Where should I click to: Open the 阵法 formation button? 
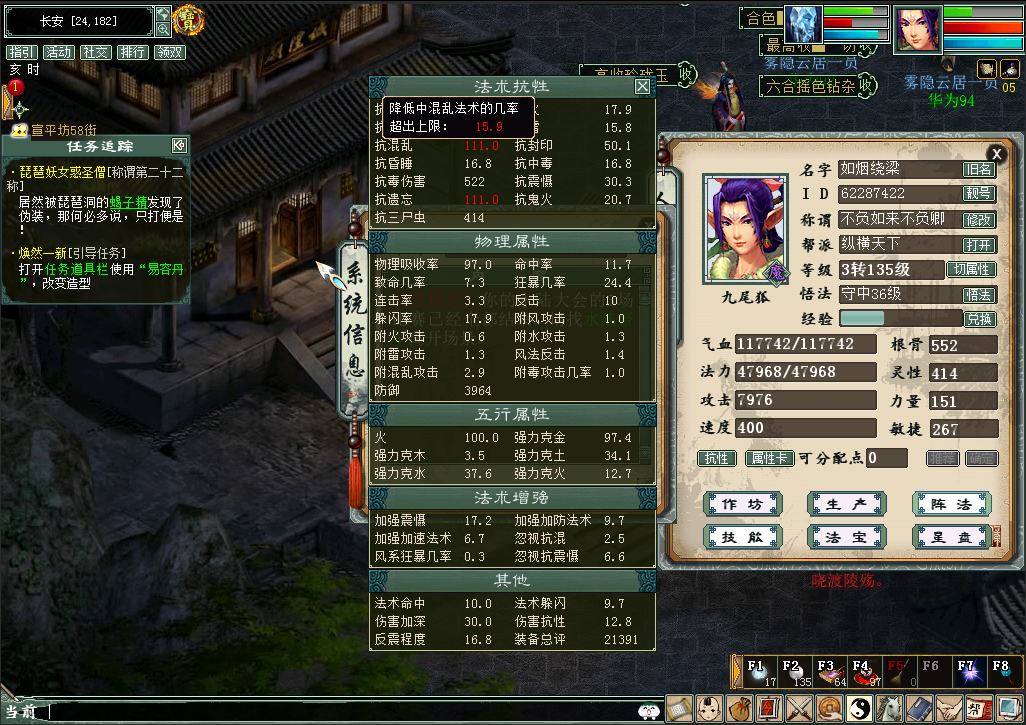[951, 504]
